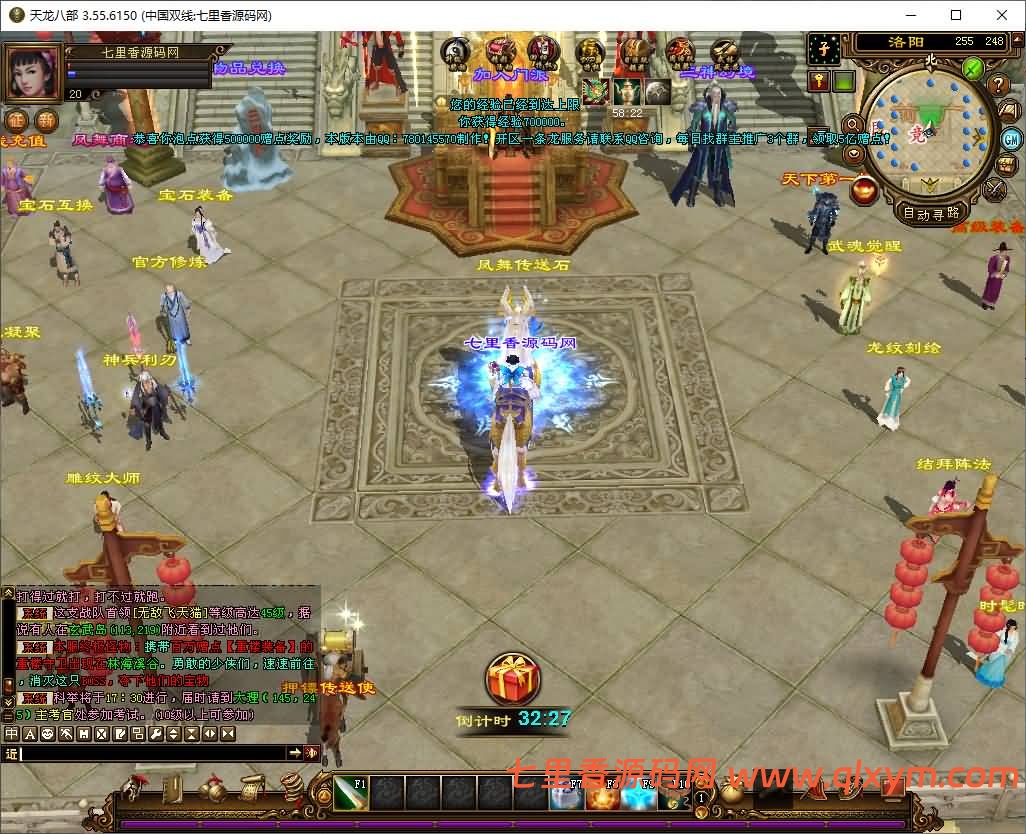Screen dimensions: 1026x834
Task: Send chat message with the arrow button
Action: [x=296, y=753]
